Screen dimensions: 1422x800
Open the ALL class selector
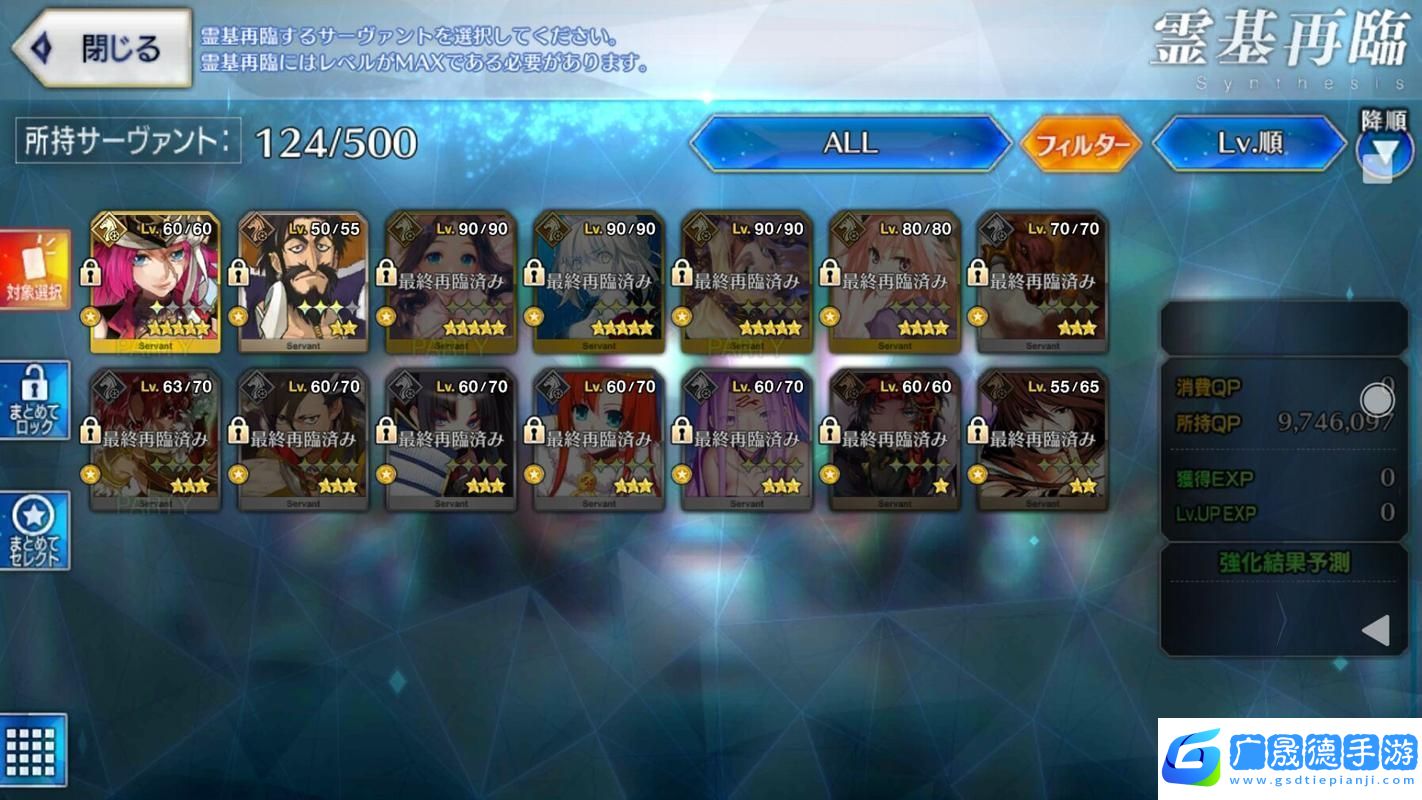pos(850,143)
